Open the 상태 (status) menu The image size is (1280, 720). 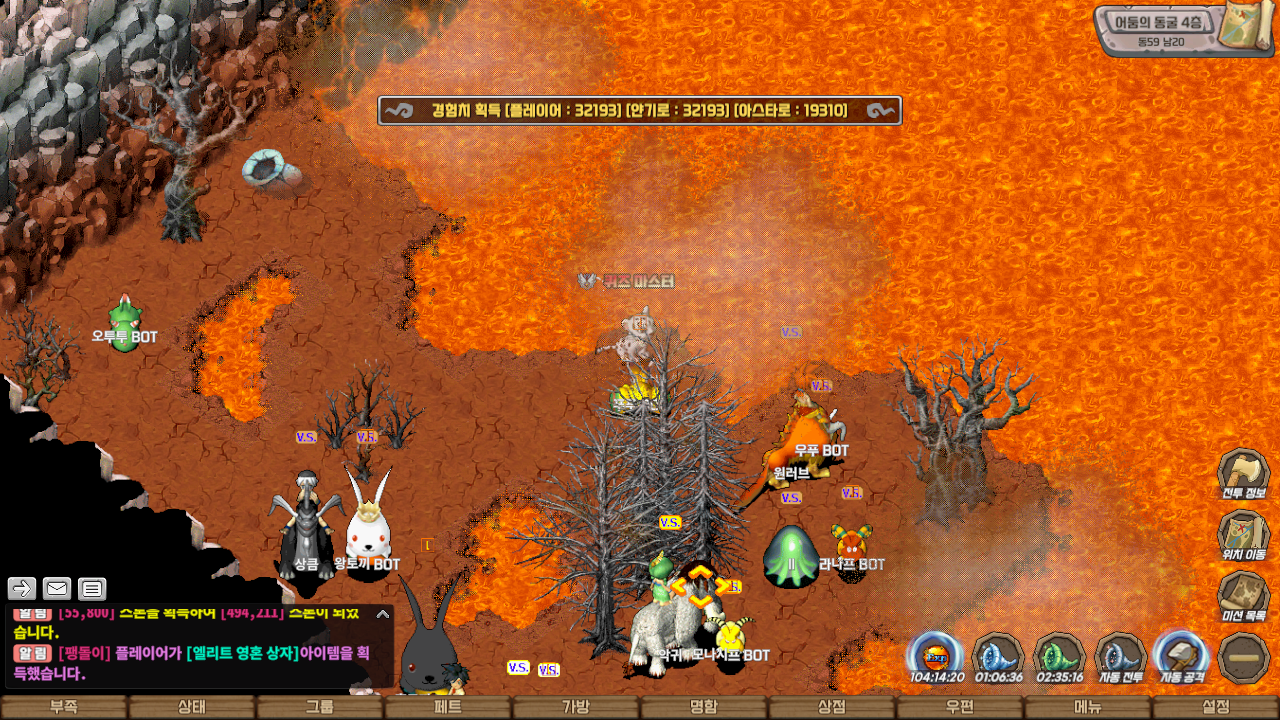pos(192,707)
